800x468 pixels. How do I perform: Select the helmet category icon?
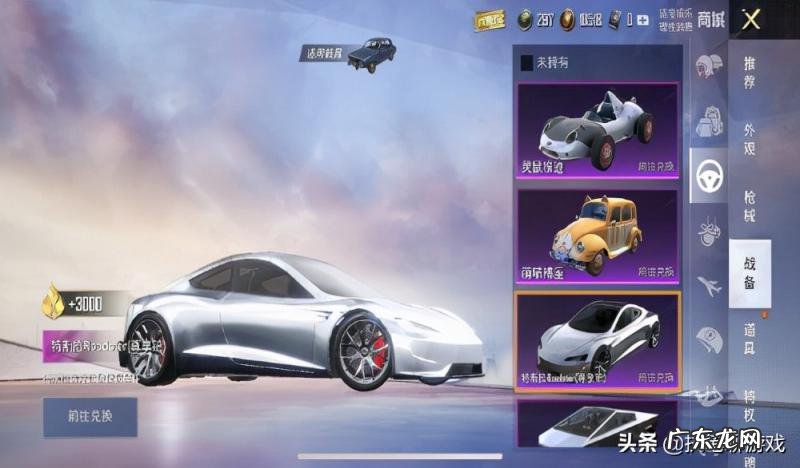coord(709,65)
